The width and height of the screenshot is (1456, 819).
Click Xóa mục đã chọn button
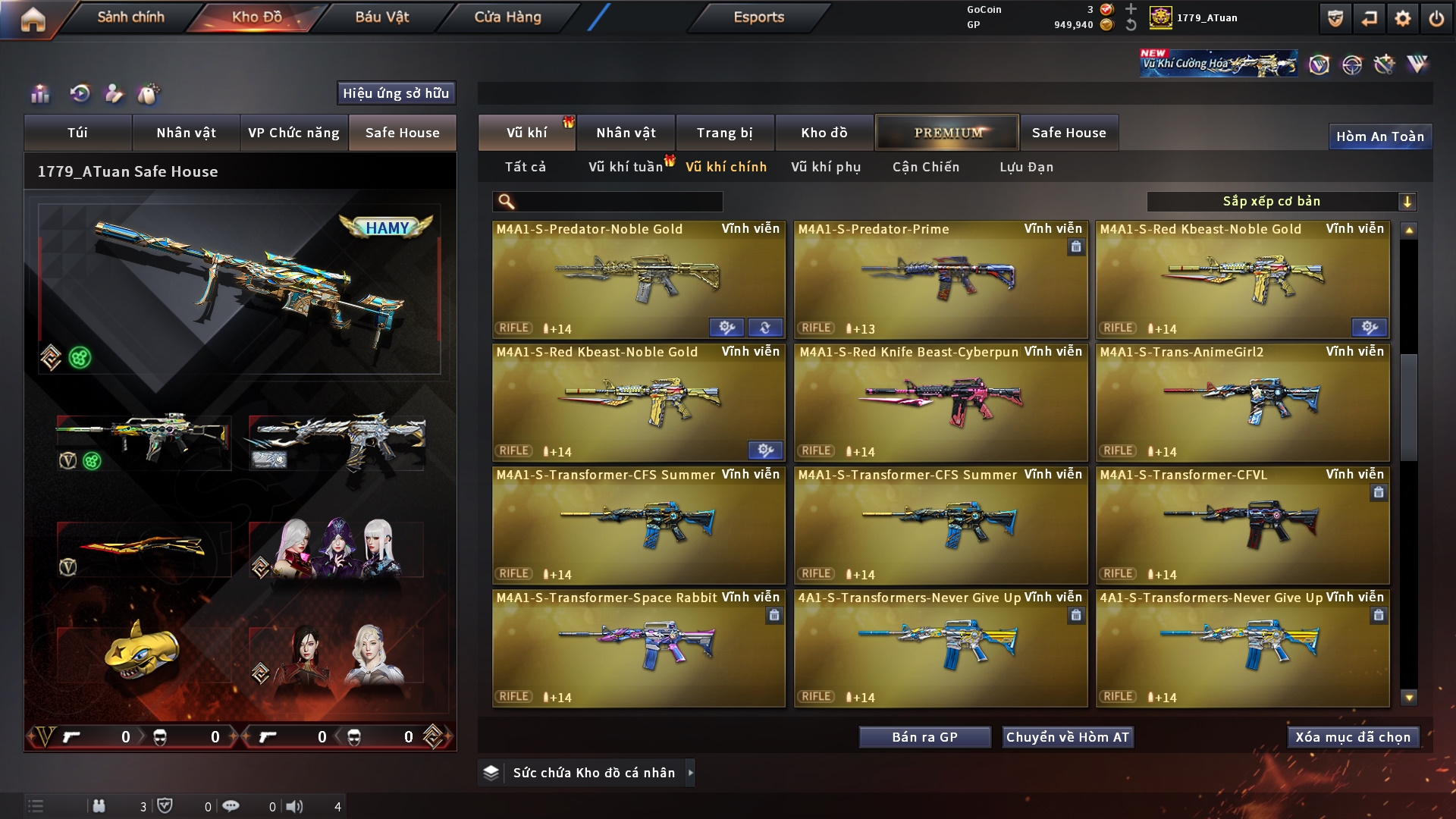pyautogui.click(x=1353, y=737)
